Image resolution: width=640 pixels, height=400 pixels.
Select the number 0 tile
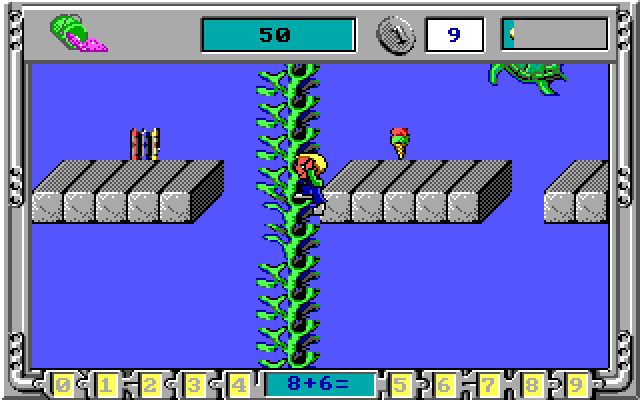click(x=63, y=384)
